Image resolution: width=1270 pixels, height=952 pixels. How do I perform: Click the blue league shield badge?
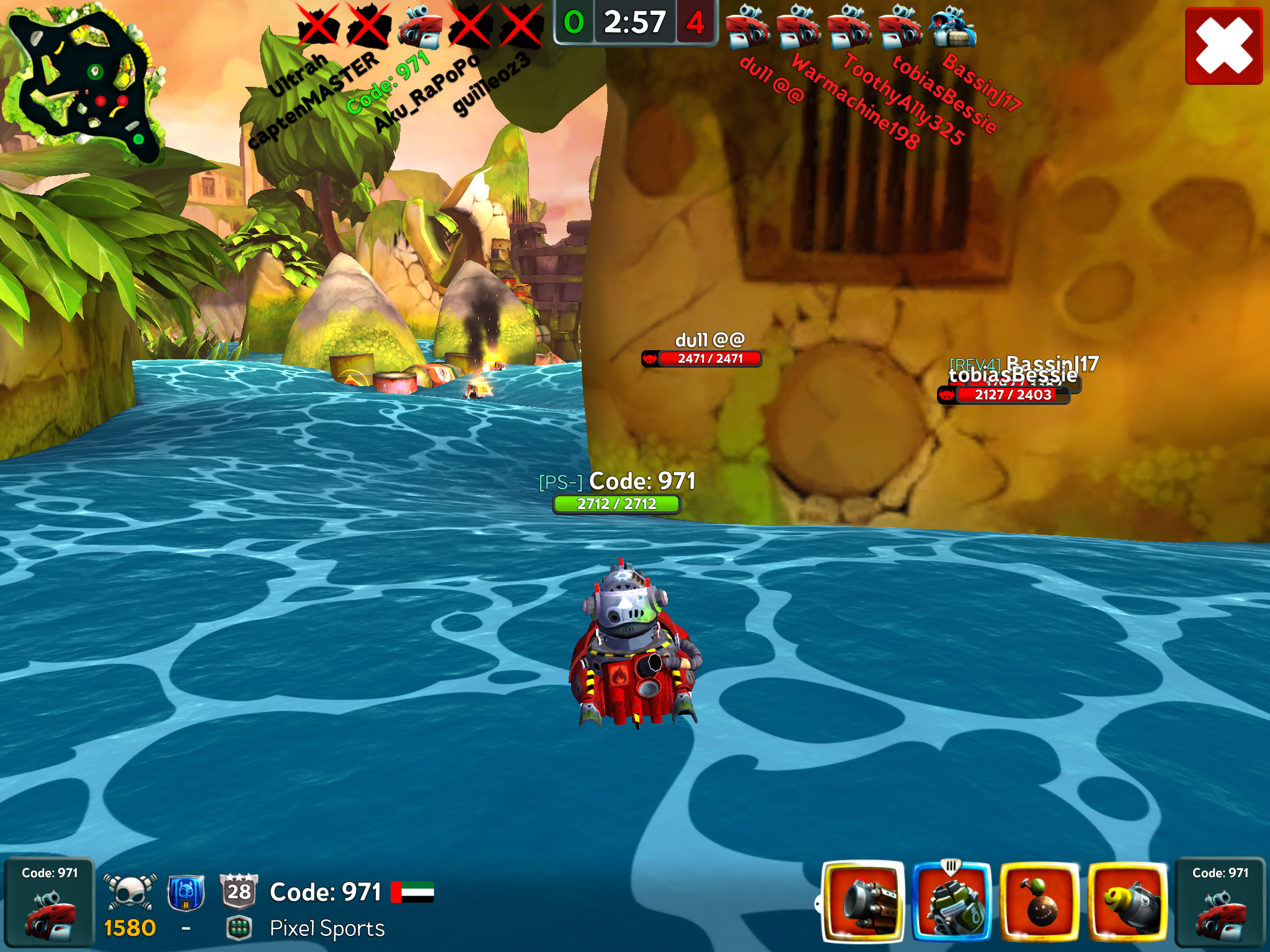[x=185, y=892]
